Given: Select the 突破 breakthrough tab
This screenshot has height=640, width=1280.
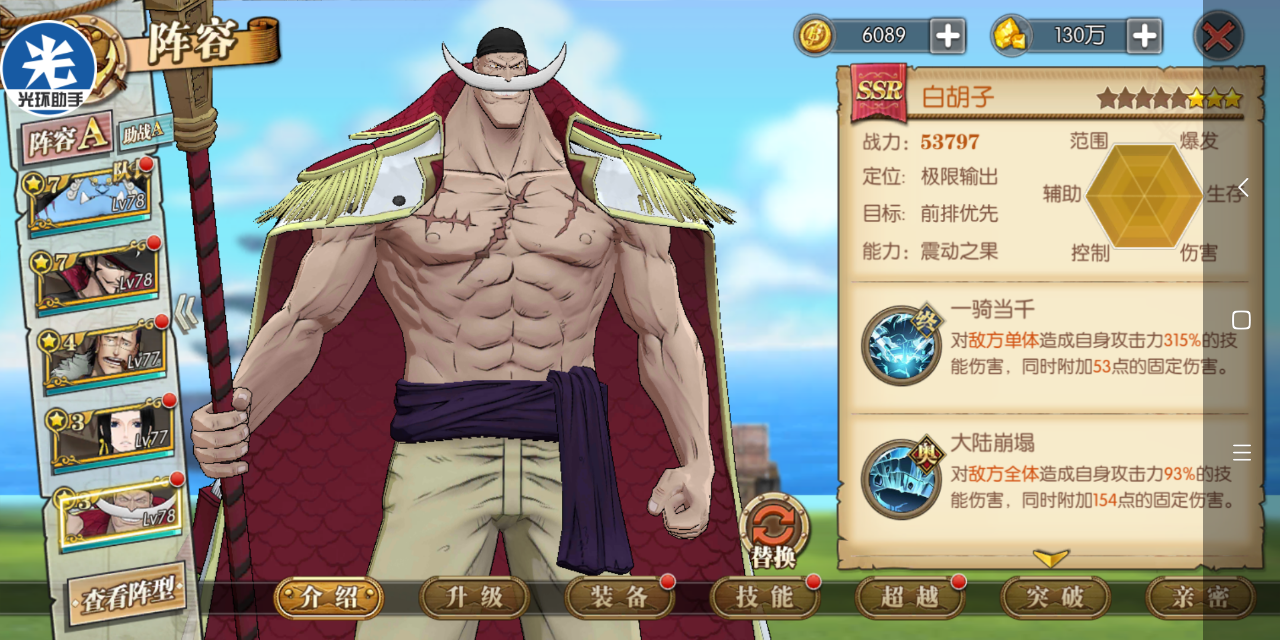Looking at the screenshot, I should pos(1055,598).
